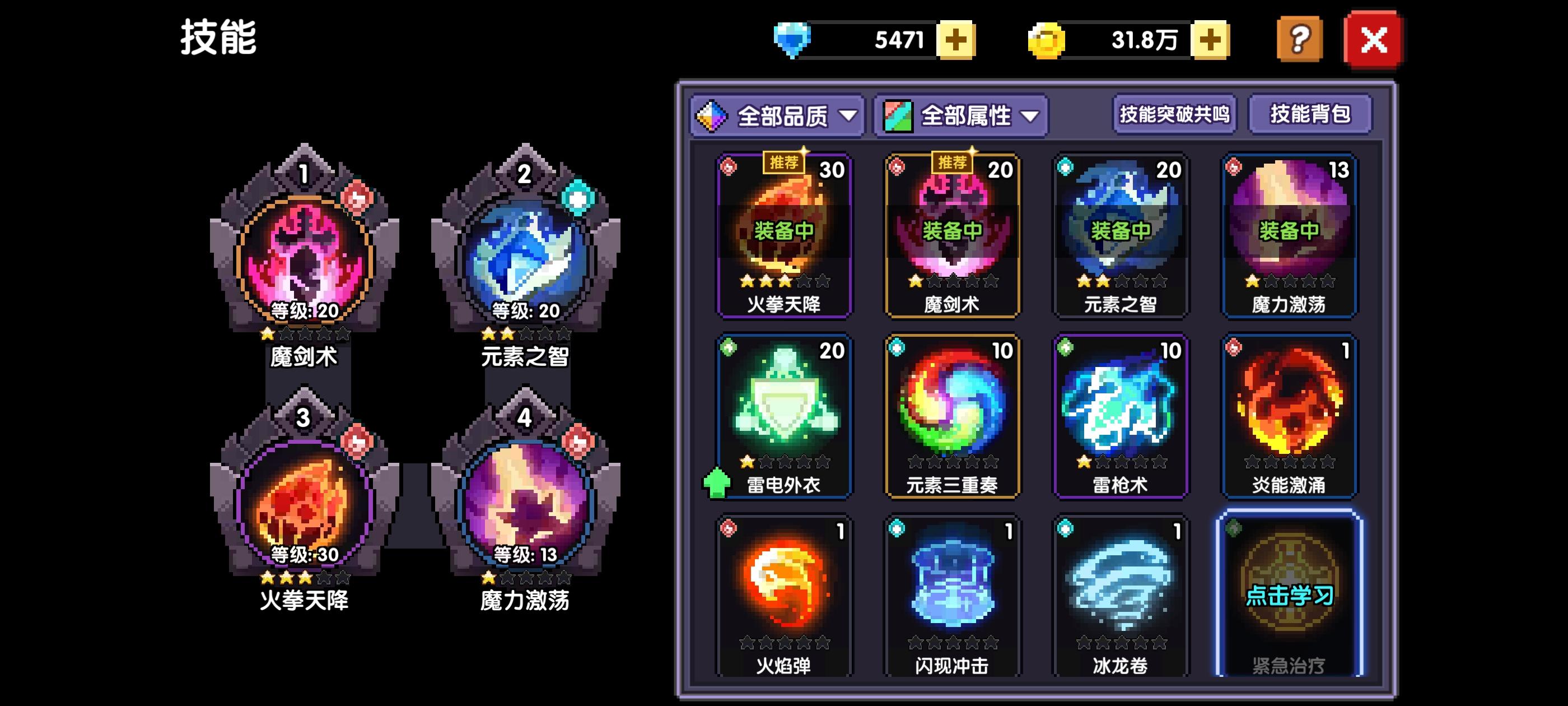Open the 技能背包 skill backpack
The image size is (1568, 706).
coord(1309,115)
